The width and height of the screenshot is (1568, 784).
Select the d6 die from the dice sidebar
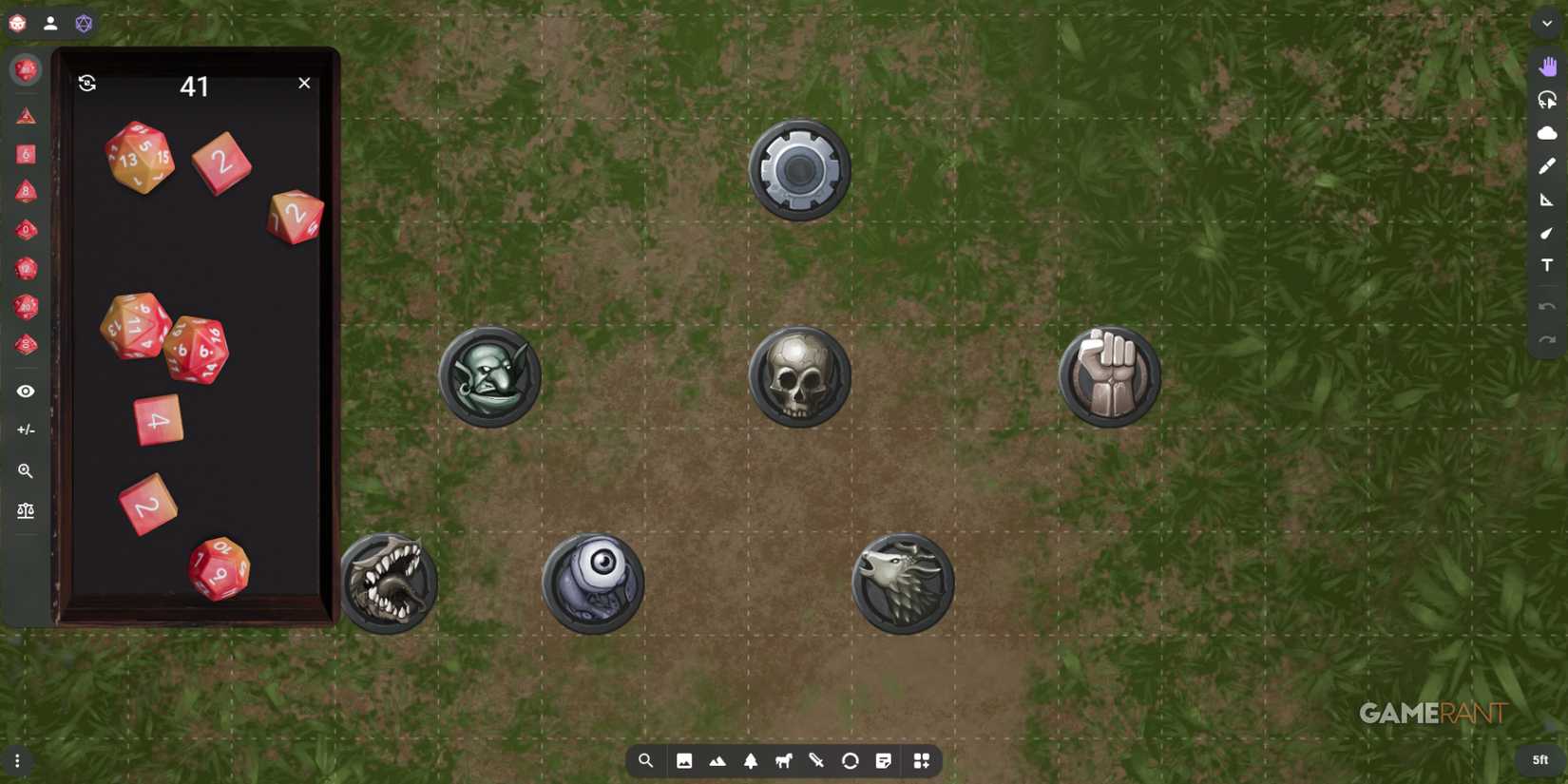pos(26,154)
